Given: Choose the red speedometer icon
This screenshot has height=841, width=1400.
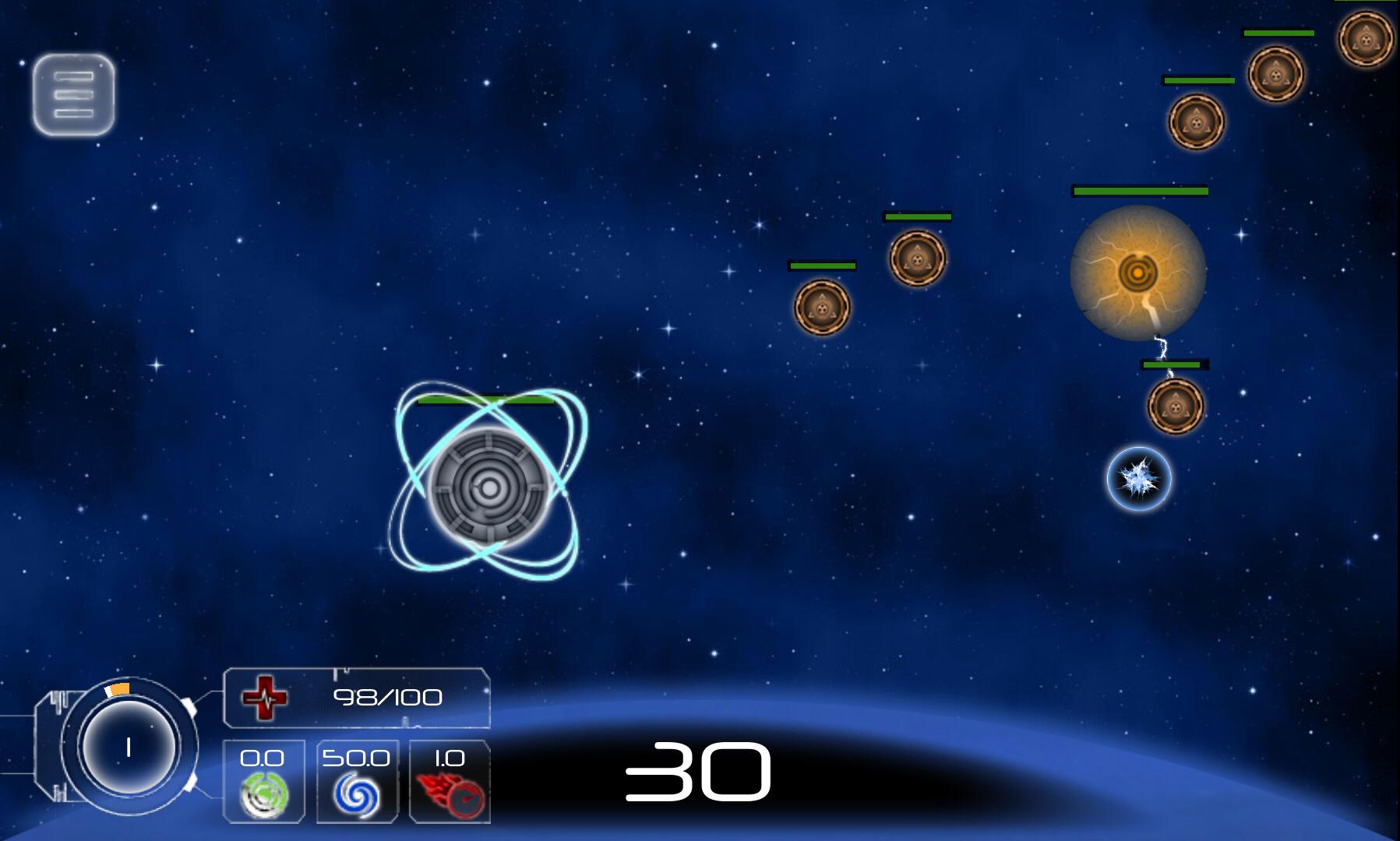Looking at the screenshot, I should click(450, 794).
